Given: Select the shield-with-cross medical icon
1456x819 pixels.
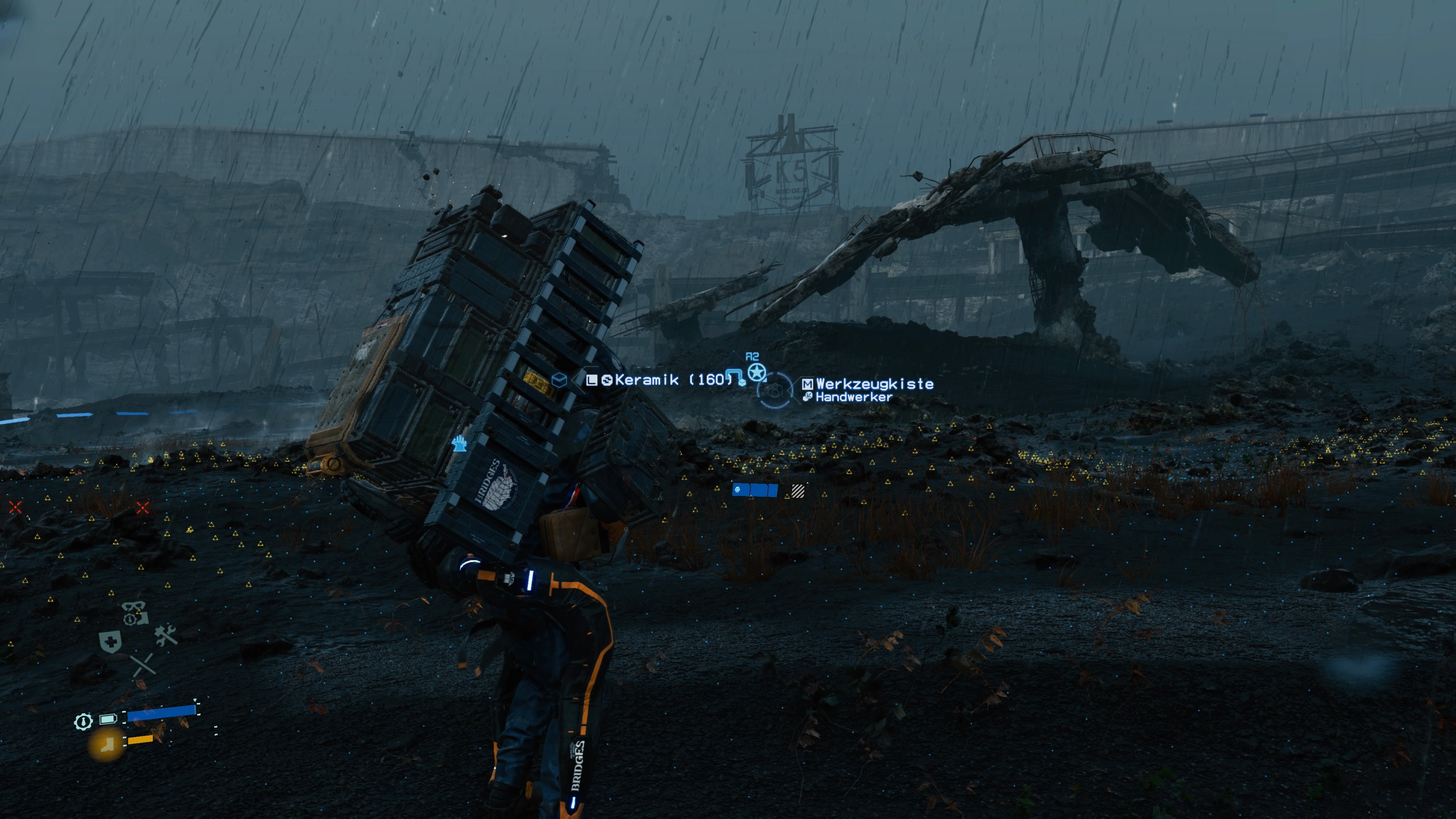Looking at the screenshot, I should click(110, 643).
